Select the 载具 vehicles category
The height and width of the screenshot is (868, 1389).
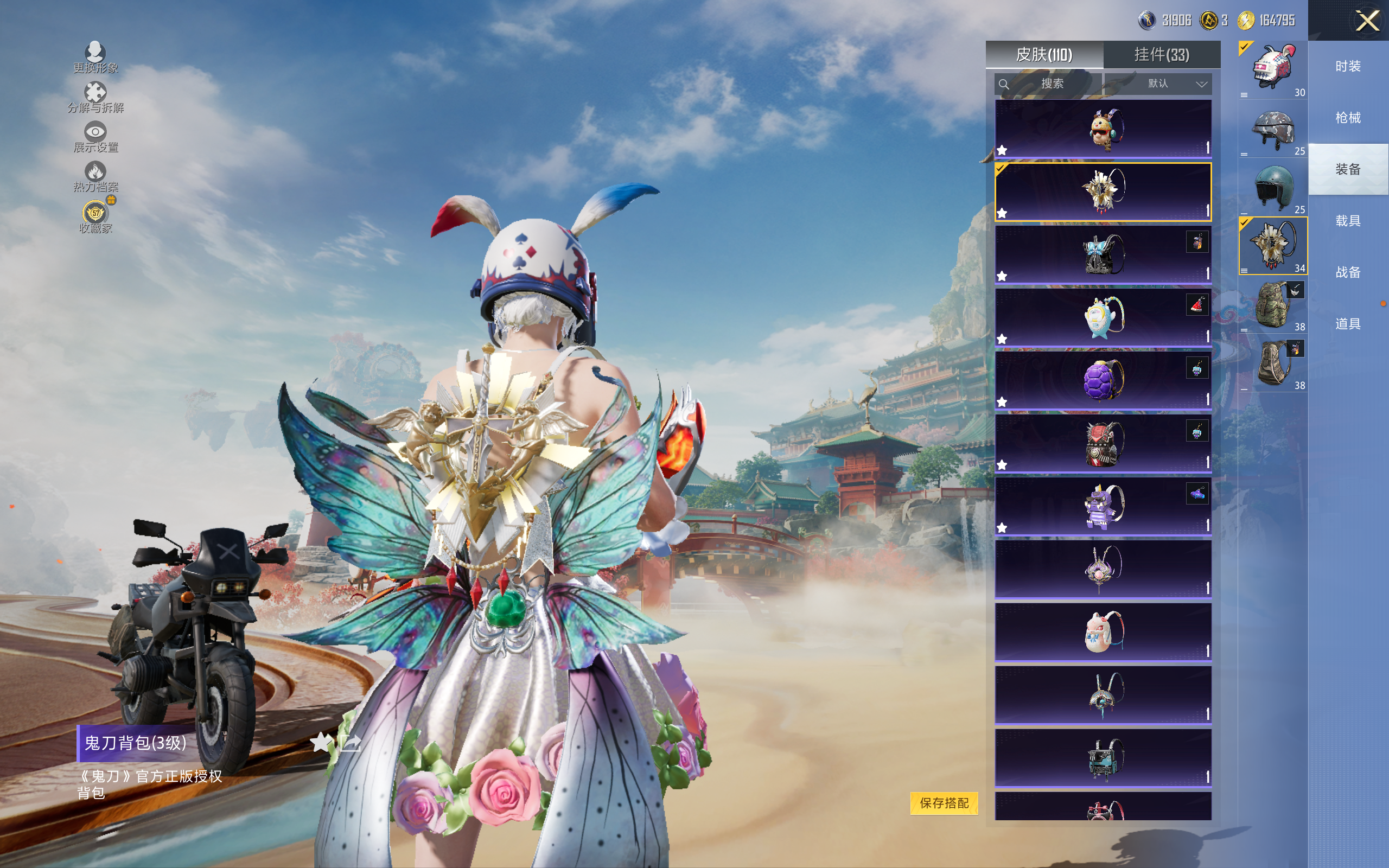coord(1348,221)
